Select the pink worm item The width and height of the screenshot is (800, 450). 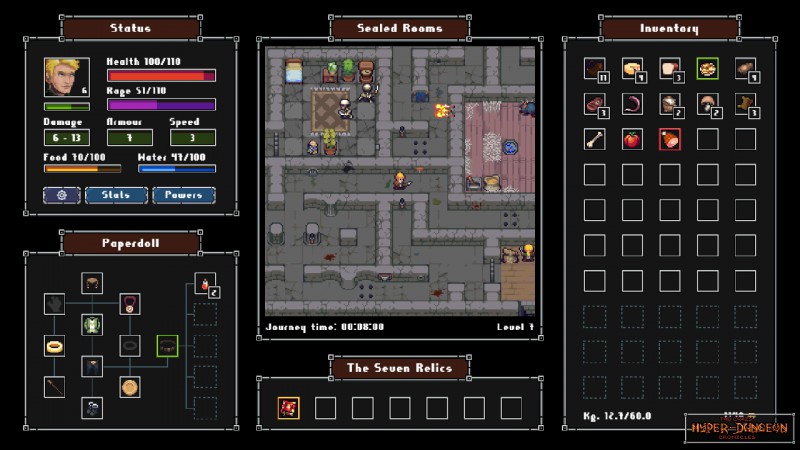coord(632,103)
